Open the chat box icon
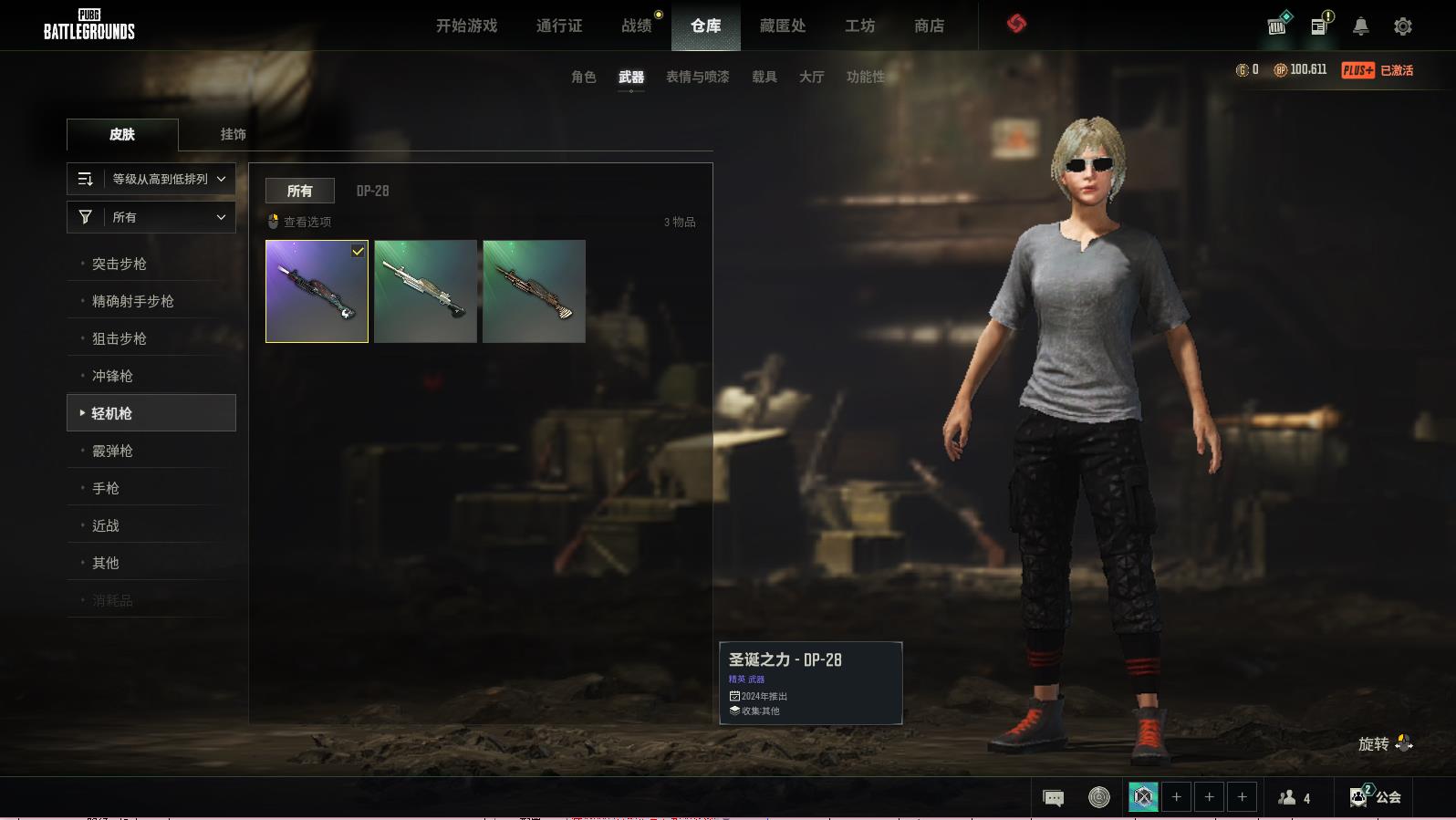 1053,798
